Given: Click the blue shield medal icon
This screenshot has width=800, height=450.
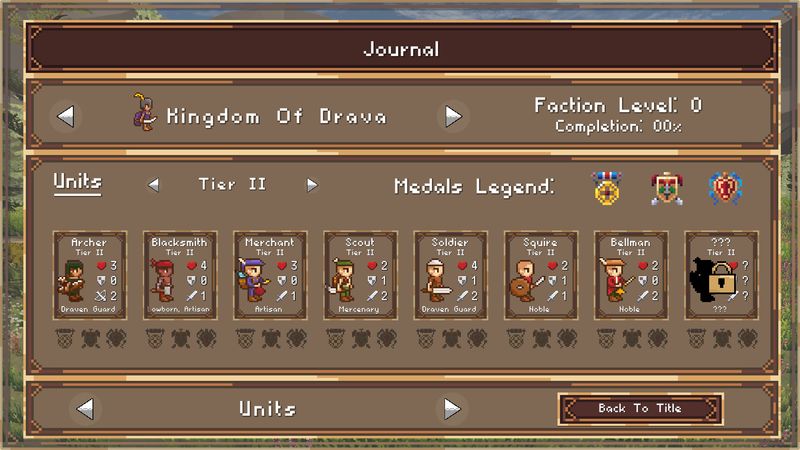Looking at the screenshot, I should [x=724, y=188].
